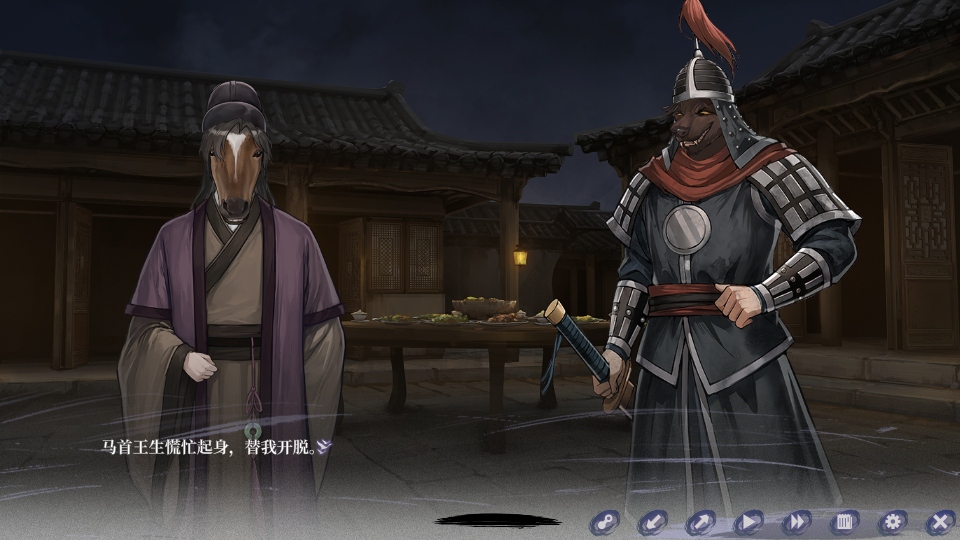Image resolution: width=960 pixels, height=540 pixels.
Task: Click the down-left arrow icon
Action: (x=652, y=521)
